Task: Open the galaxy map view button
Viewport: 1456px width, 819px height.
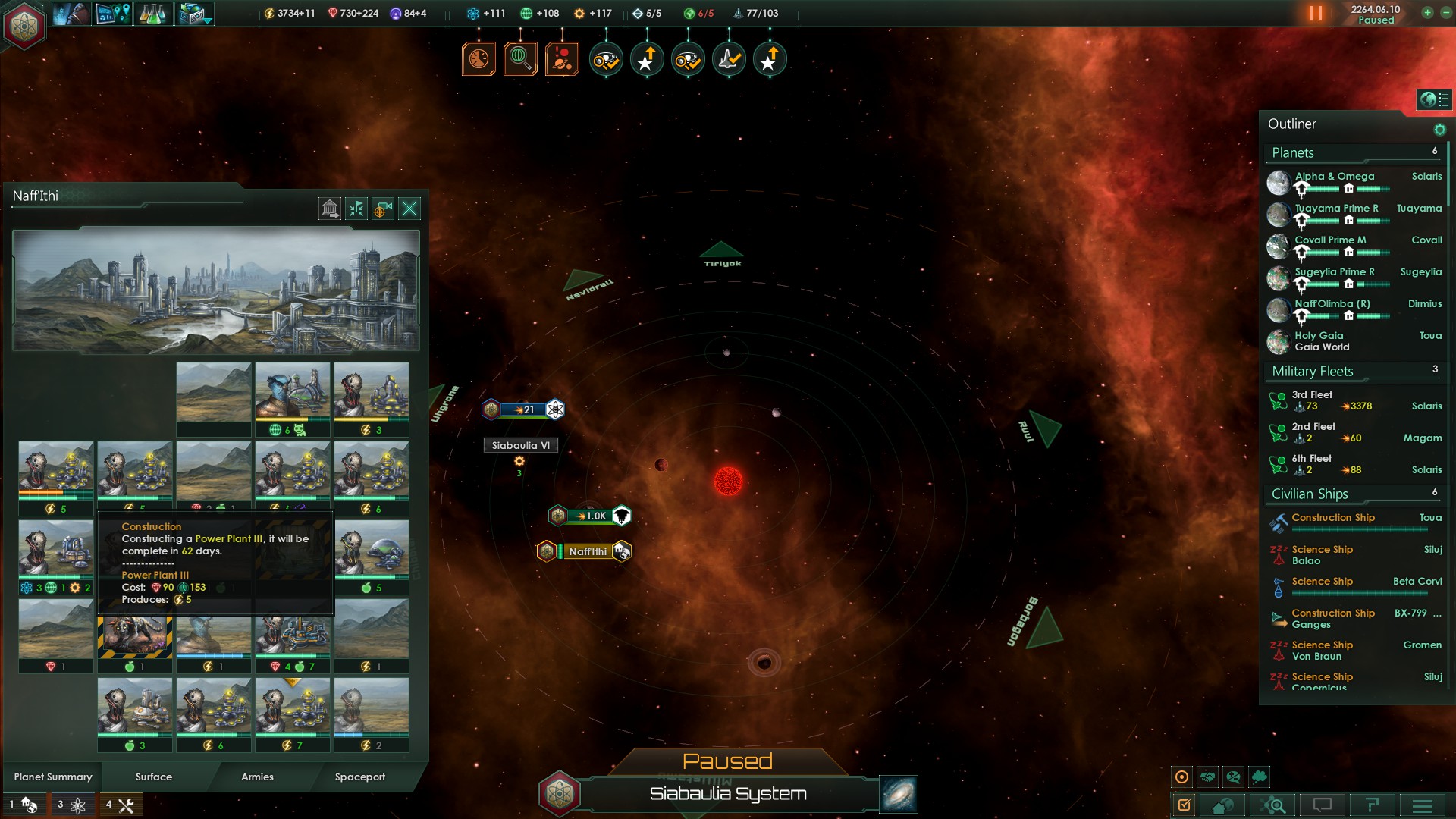Action: [899, 794]
